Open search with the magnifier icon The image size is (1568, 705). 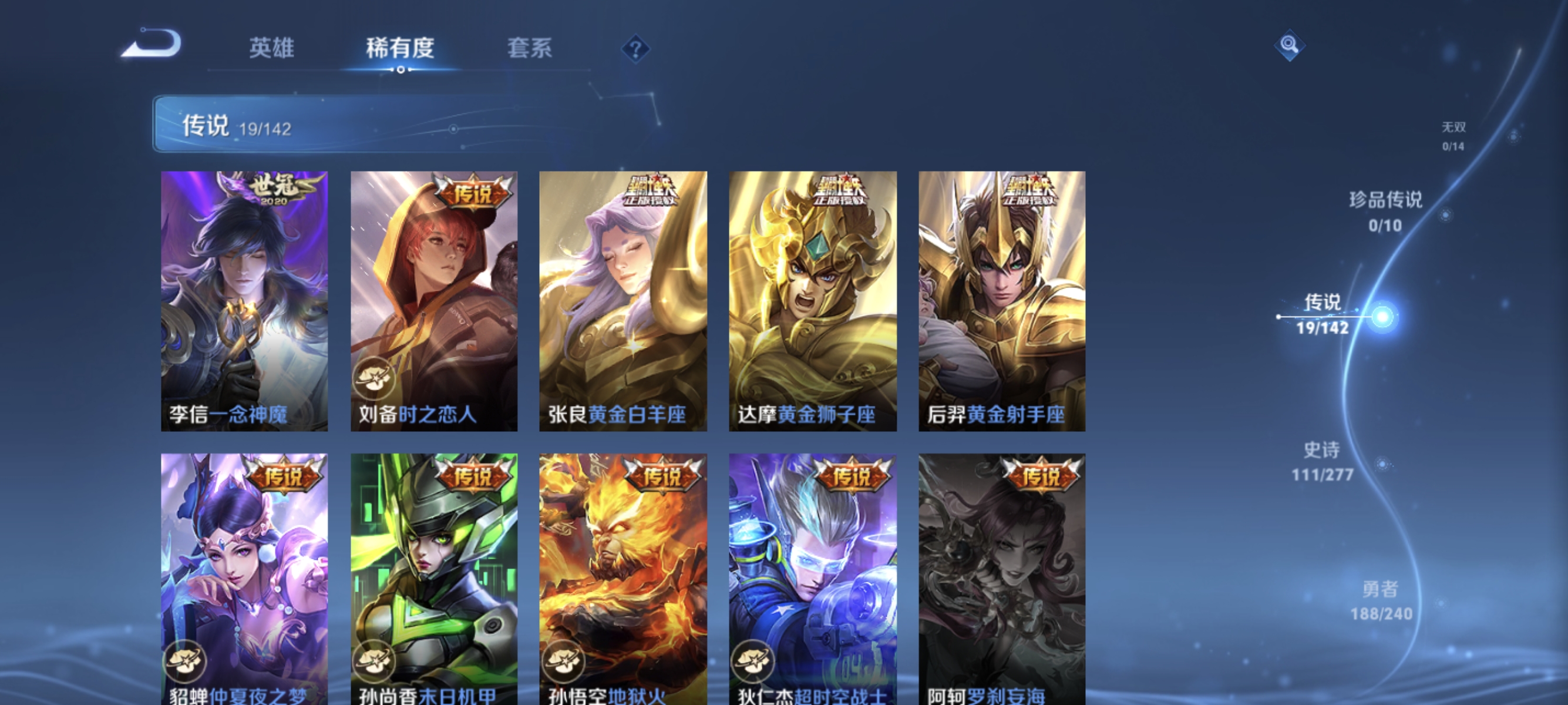click(x=1290, y=46)
